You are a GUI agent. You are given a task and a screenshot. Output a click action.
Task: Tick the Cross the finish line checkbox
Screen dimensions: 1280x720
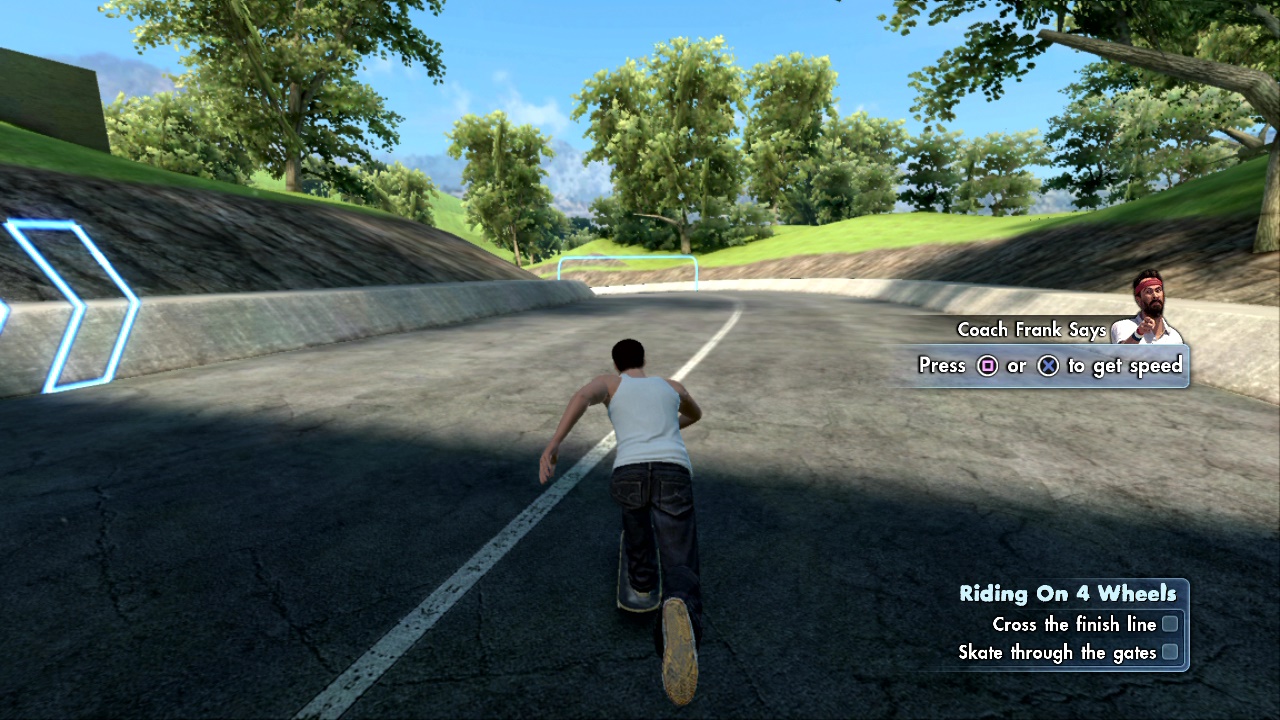tap(1169, 624)
